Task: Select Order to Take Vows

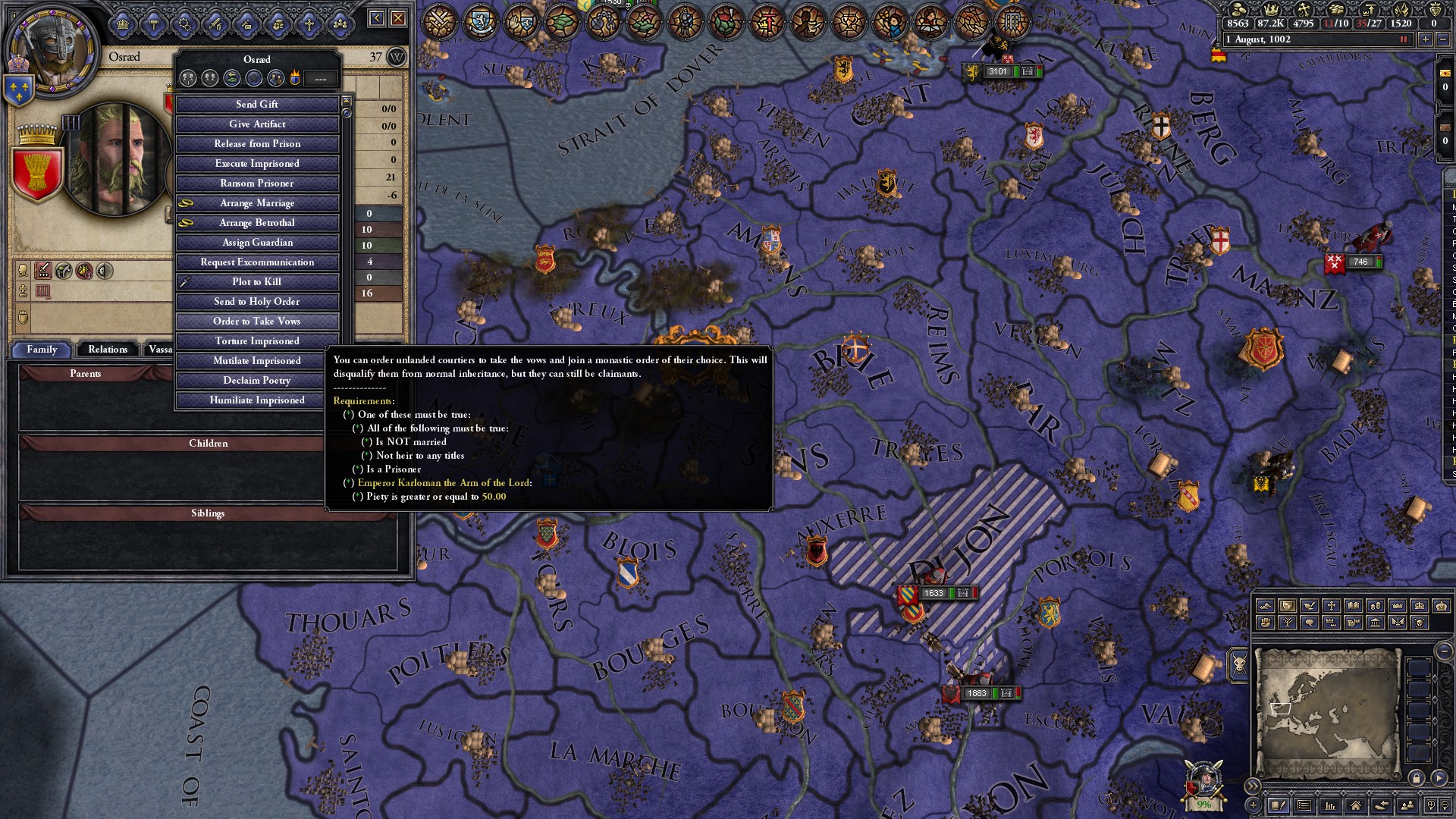Action: [x=257, y=322]
